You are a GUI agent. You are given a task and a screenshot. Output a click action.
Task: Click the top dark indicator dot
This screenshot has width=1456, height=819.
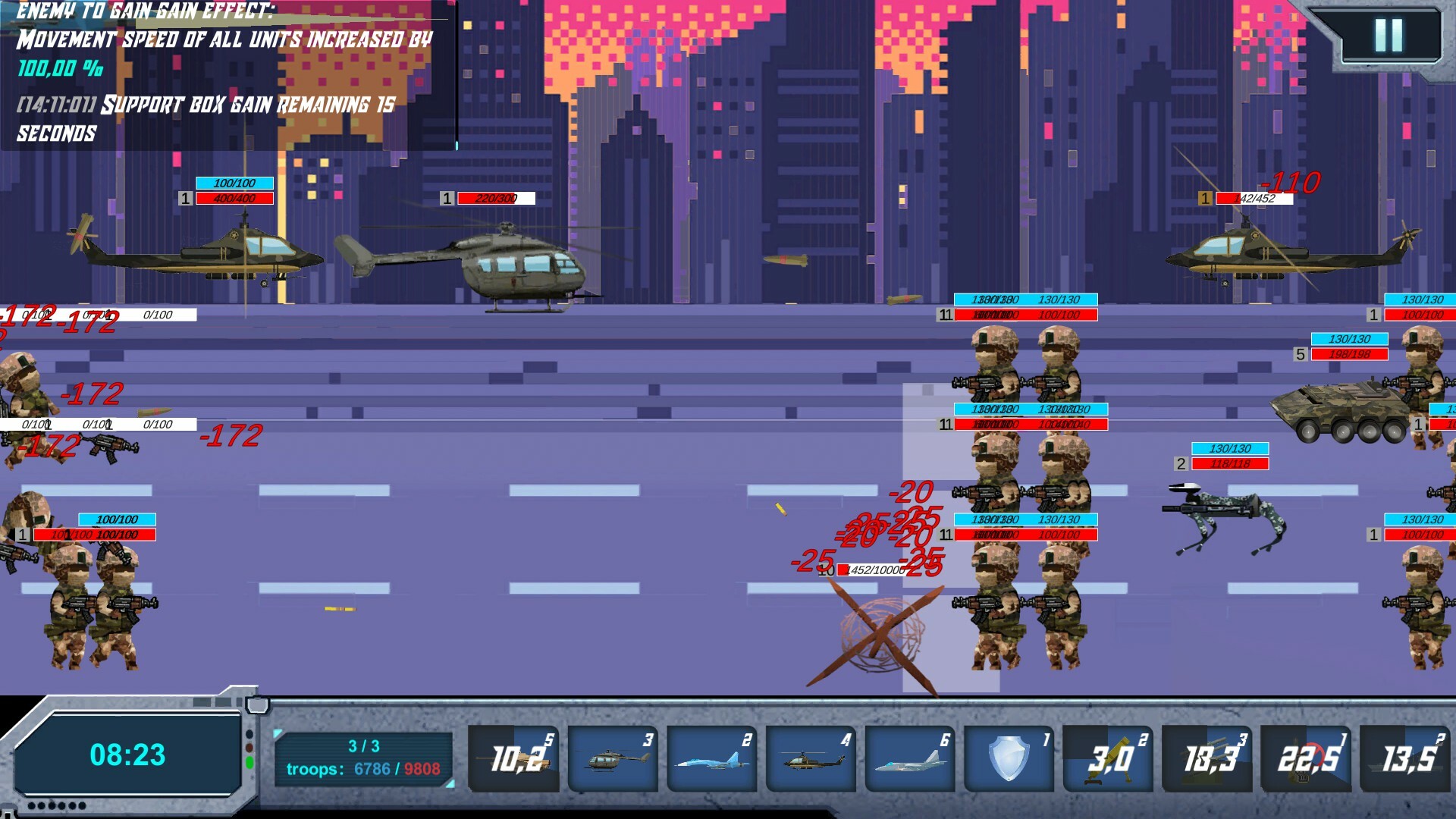click(249, 733)
